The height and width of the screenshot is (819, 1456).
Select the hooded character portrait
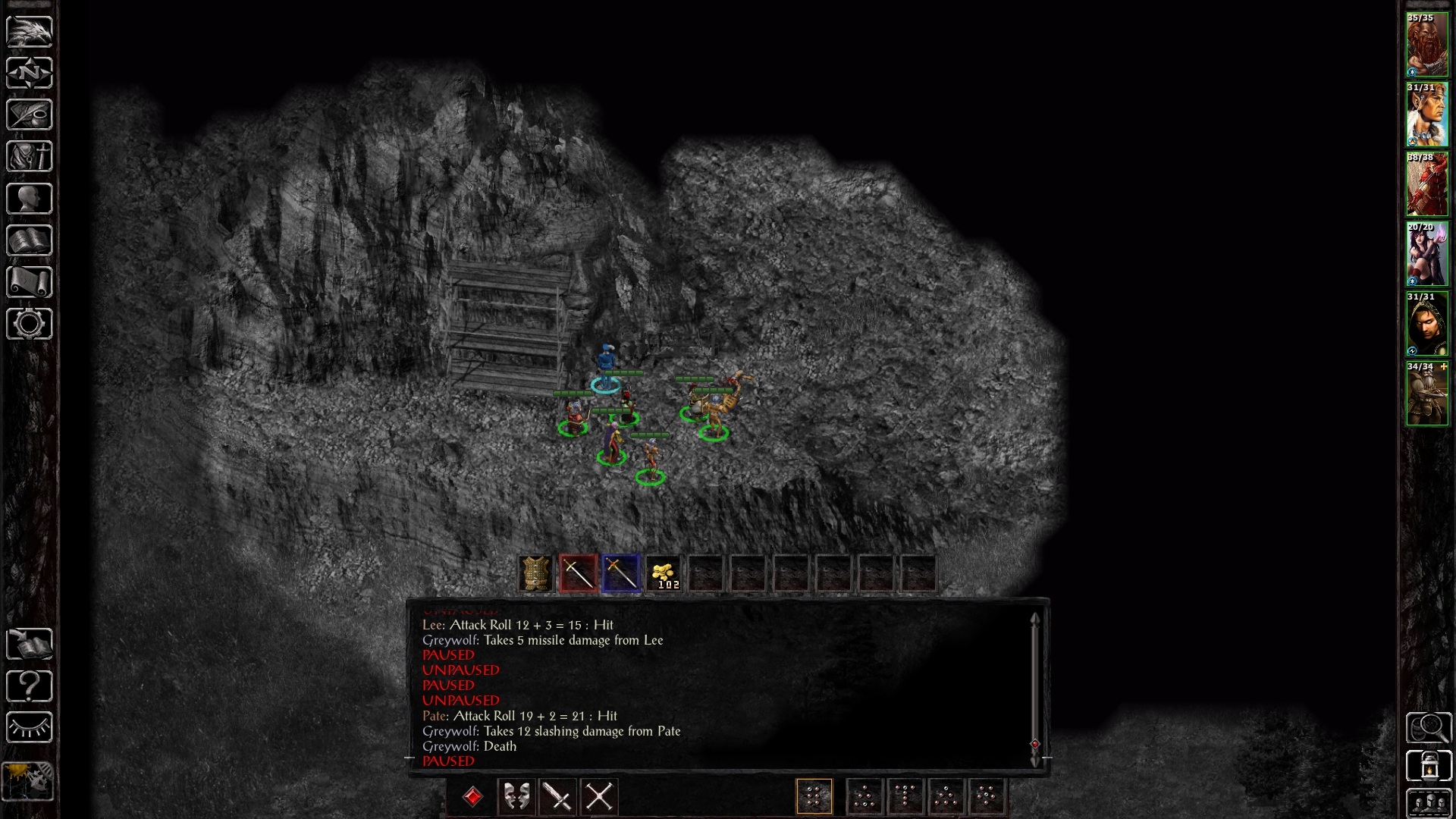tap(1426, 325)
